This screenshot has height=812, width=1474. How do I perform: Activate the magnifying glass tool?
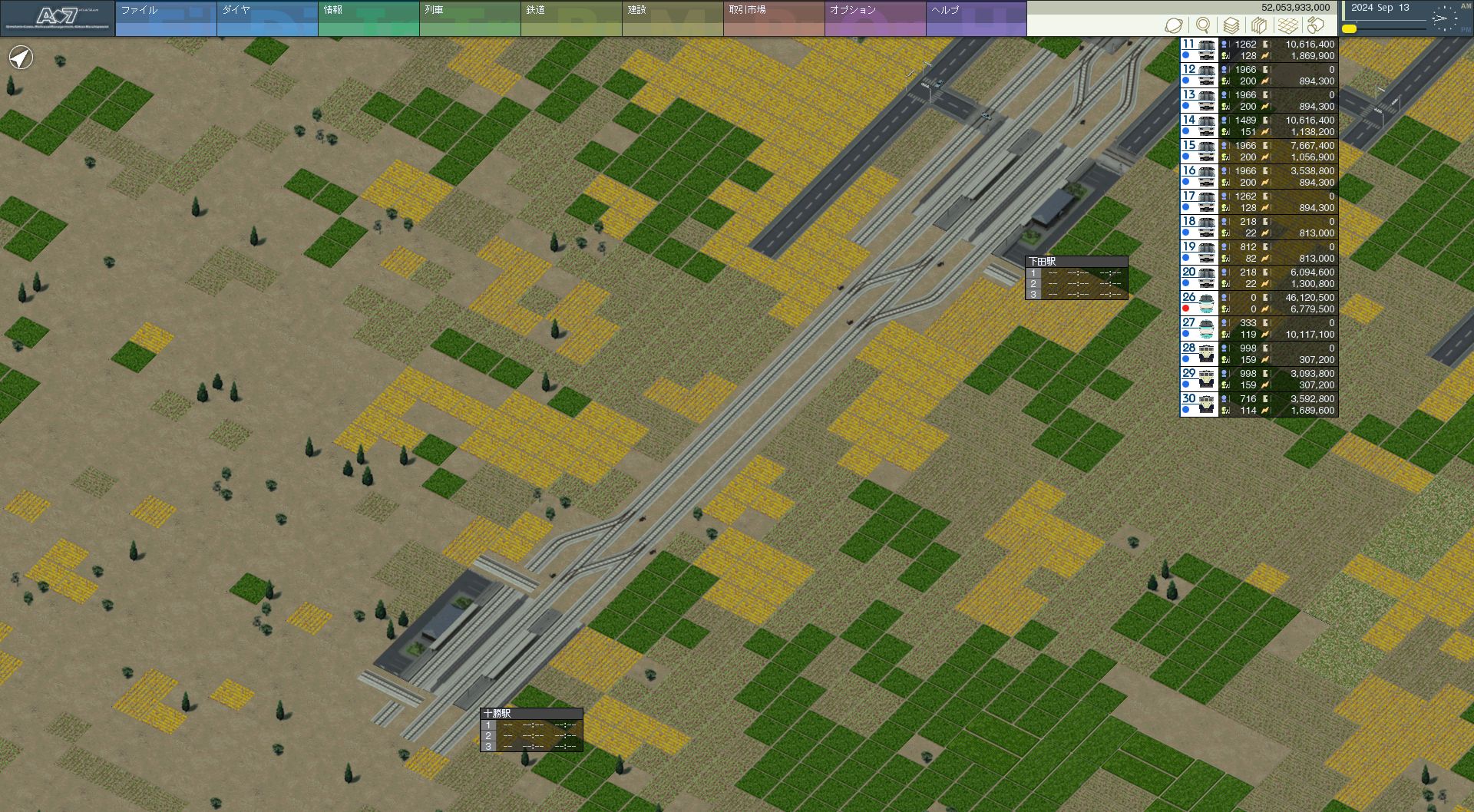1203,26
